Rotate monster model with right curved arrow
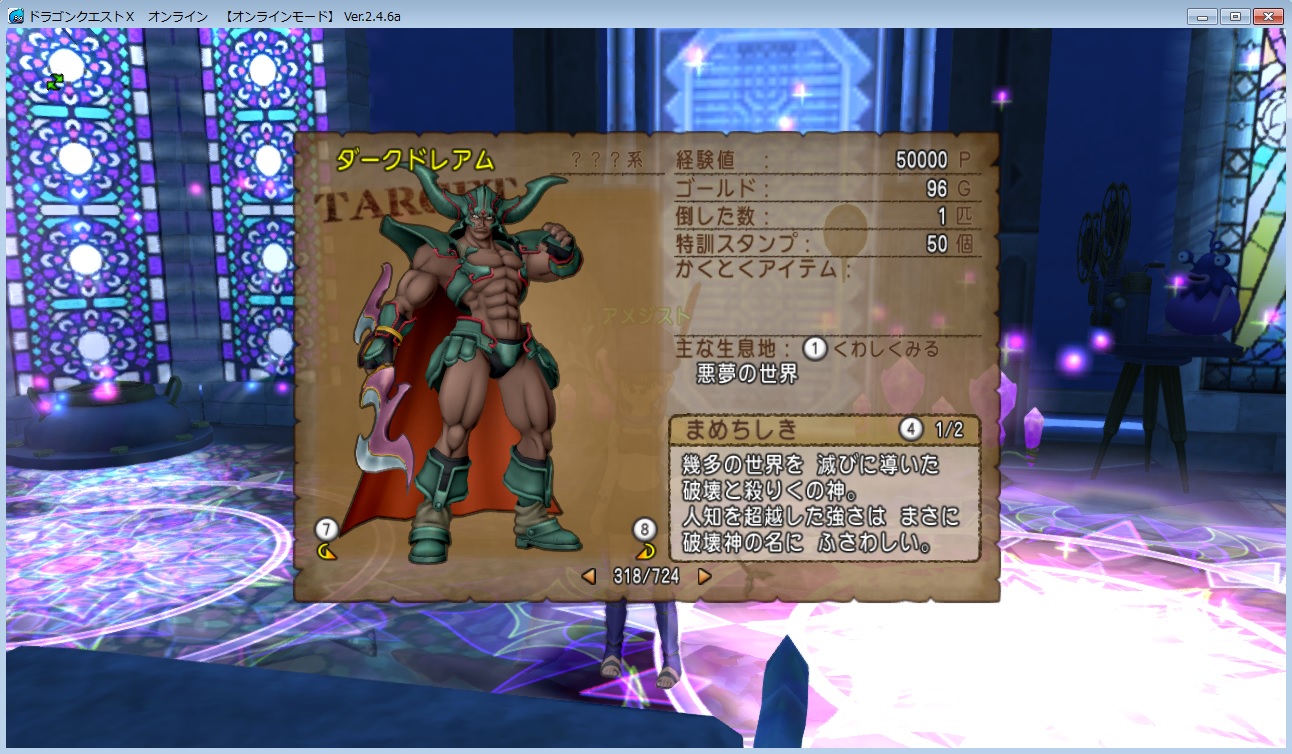This screenshot has height=754, width=1292. tap(645, 550)
